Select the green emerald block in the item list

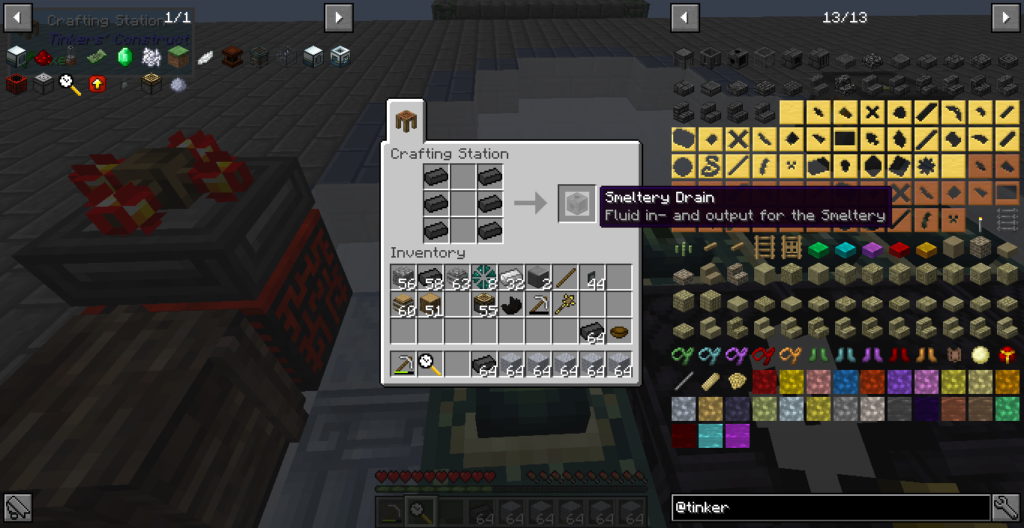click(x=819, y=248)
